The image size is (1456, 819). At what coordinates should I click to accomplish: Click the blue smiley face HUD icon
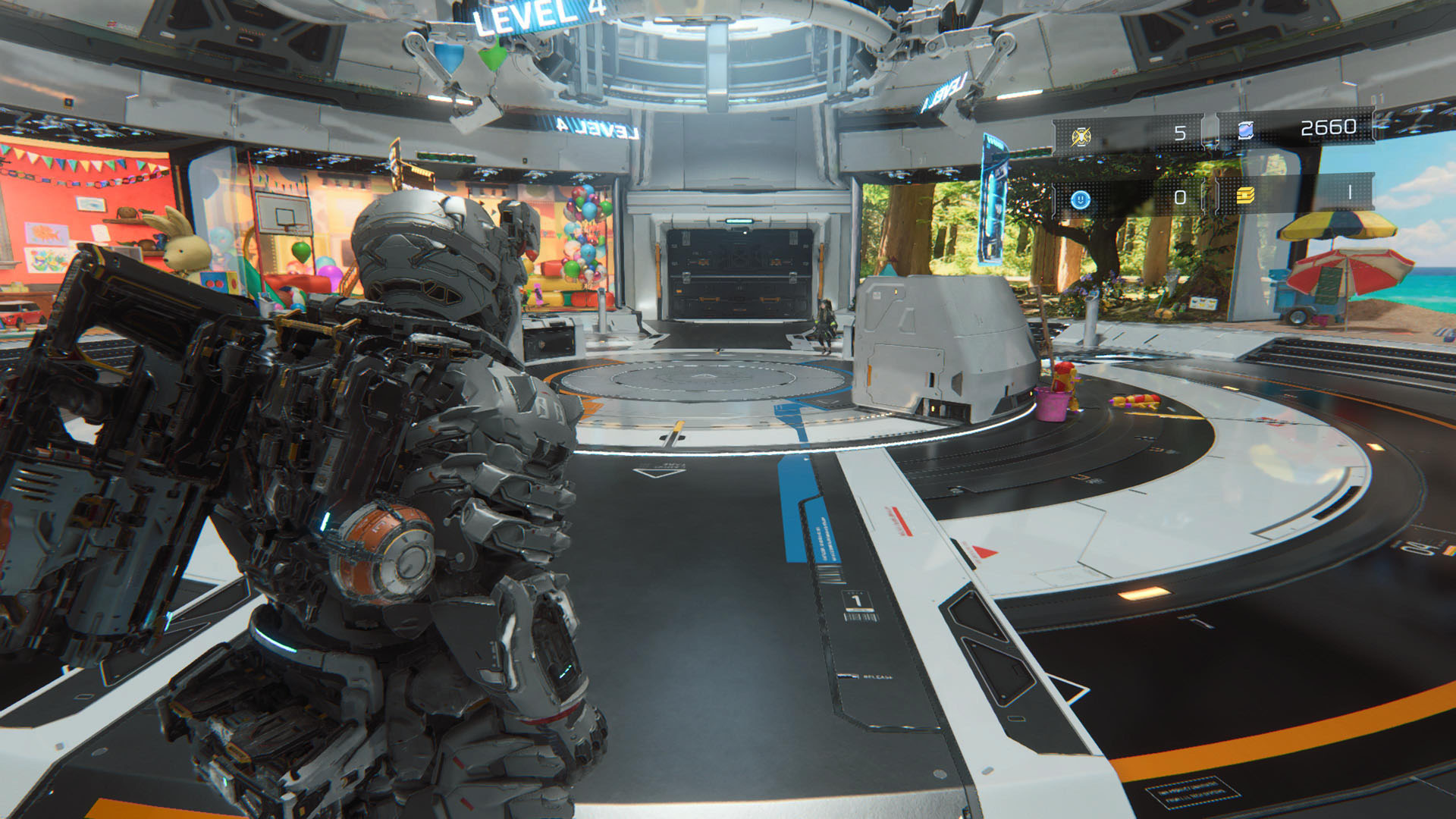[x=1081, y=199]
